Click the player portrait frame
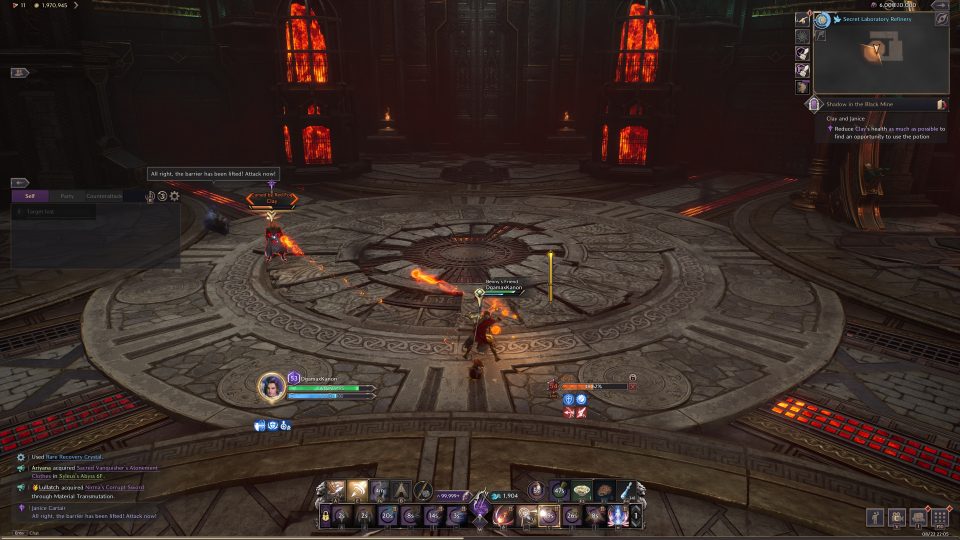960x540 pixels. point(272,385)
